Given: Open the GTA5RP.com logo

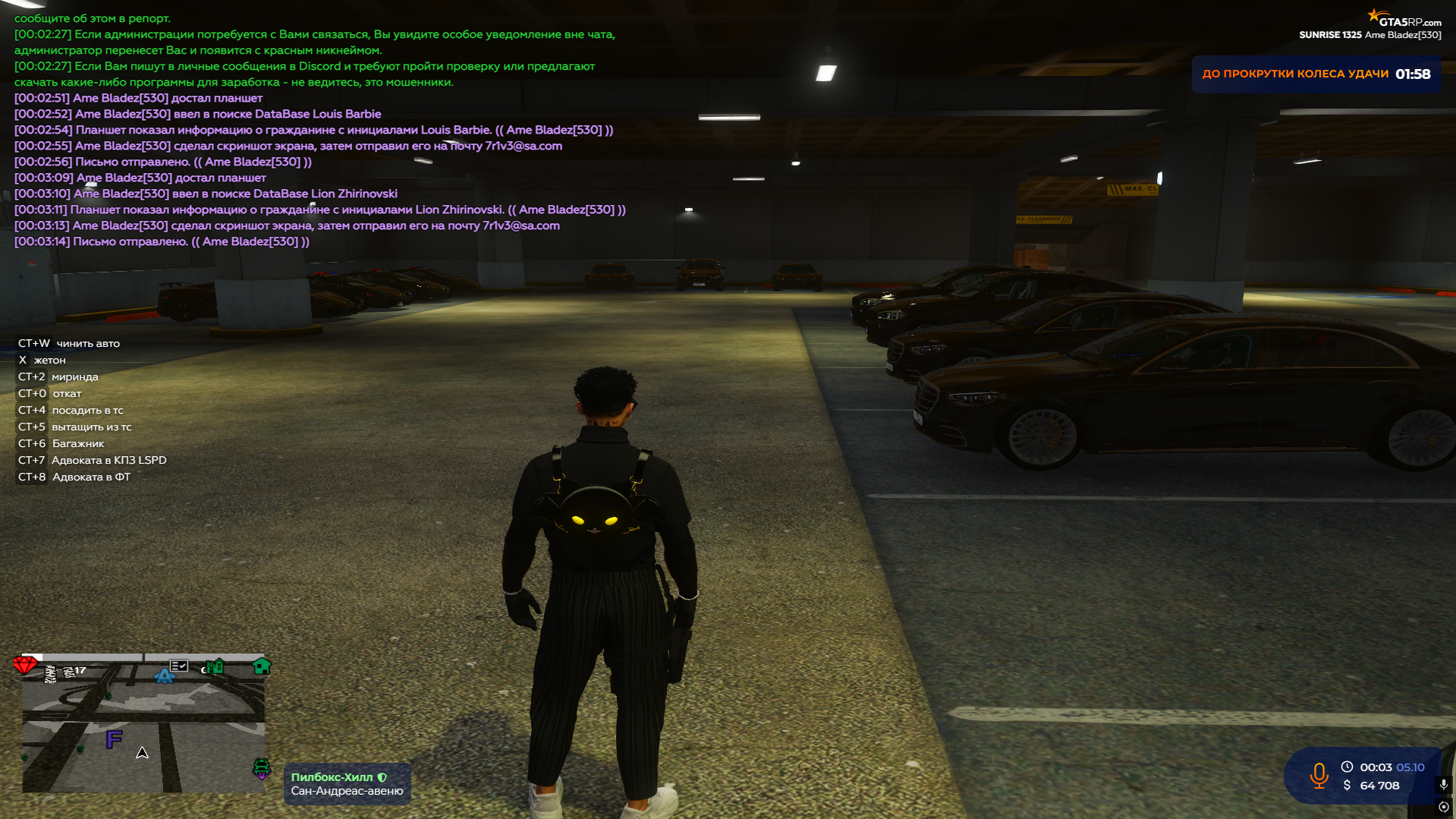Looking at the screenshot, I should click(1404, 18).
